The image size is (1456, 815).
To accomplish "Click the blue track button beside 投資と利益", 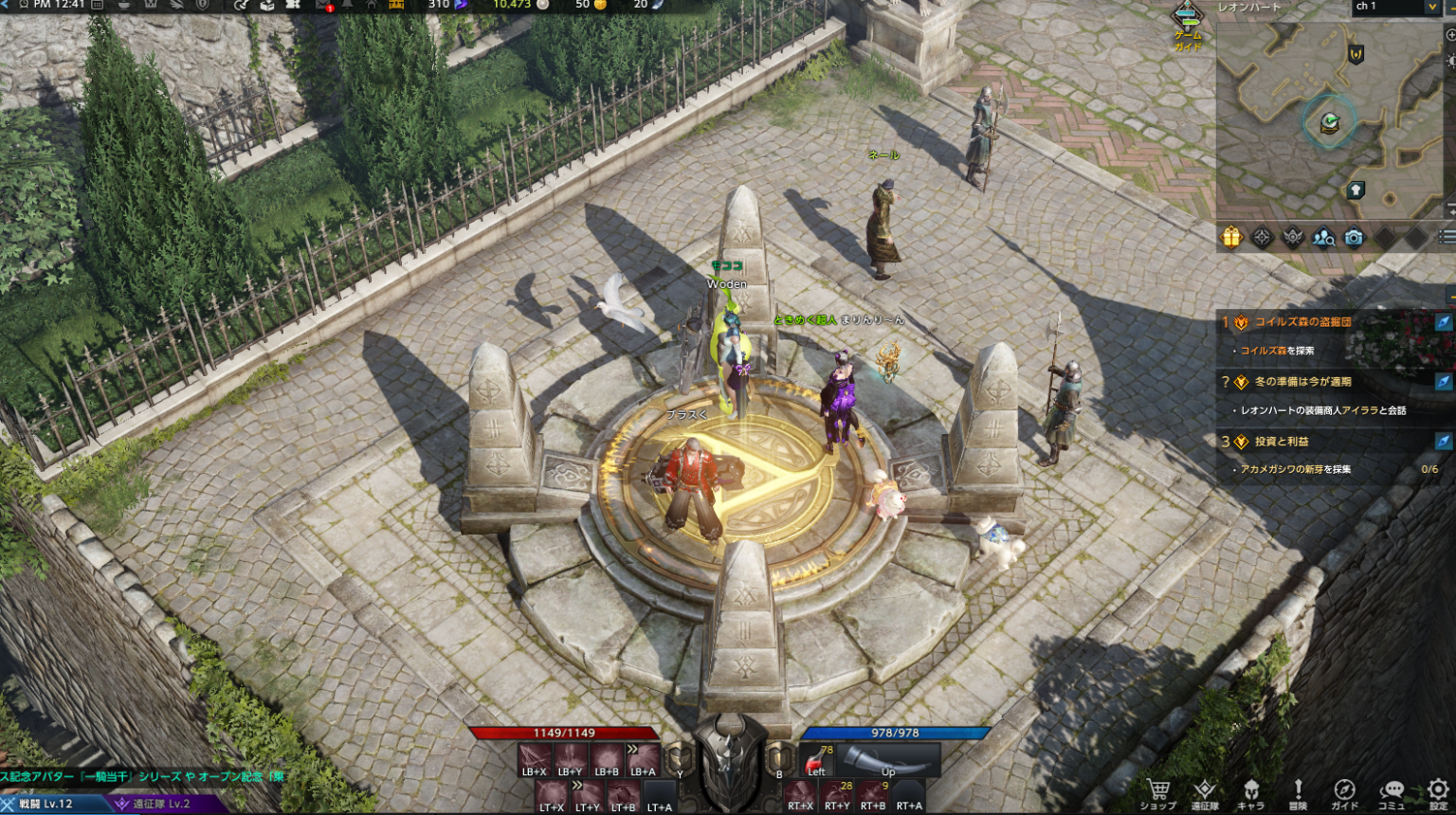I will (1443, 442).
